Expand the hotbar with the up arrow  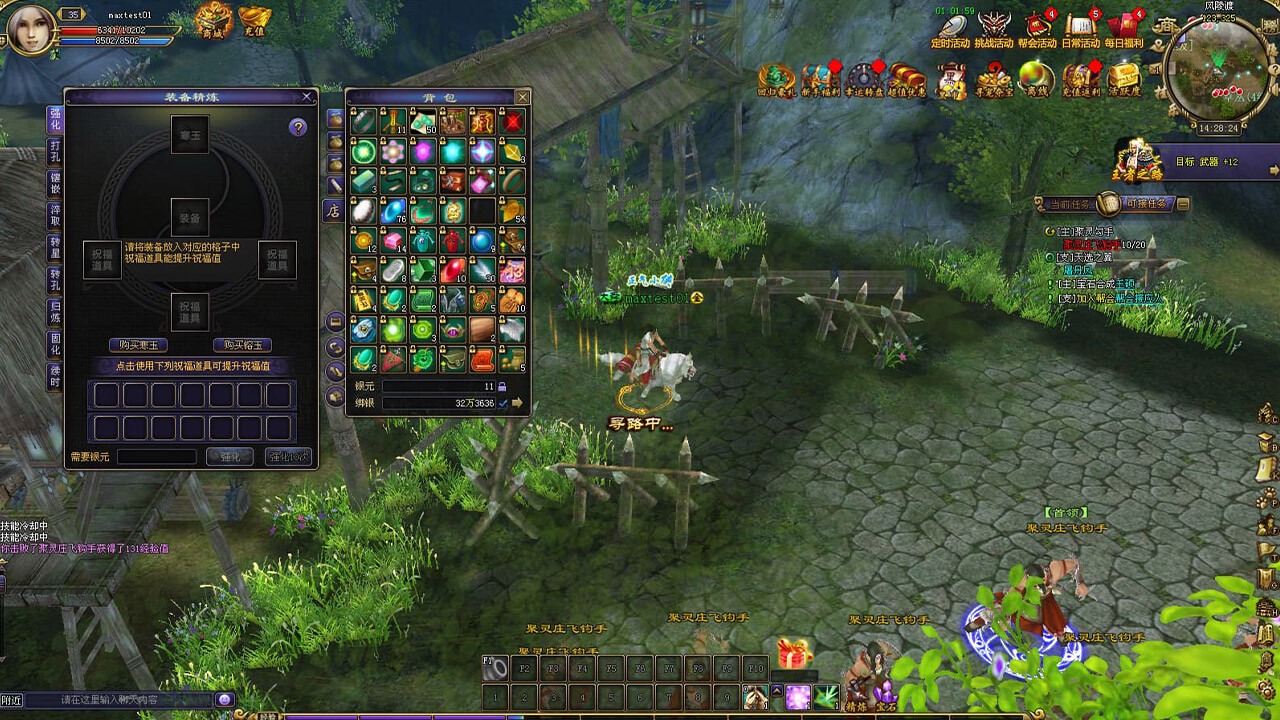777,691
